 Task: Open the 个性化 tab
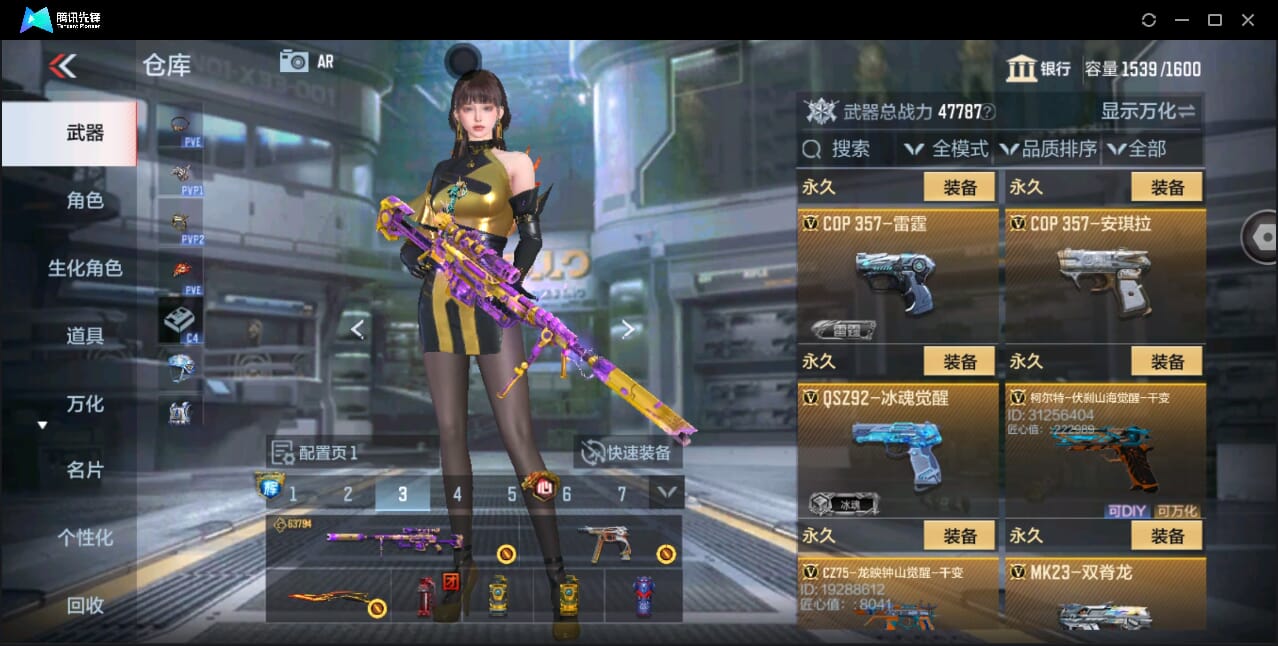85,537
